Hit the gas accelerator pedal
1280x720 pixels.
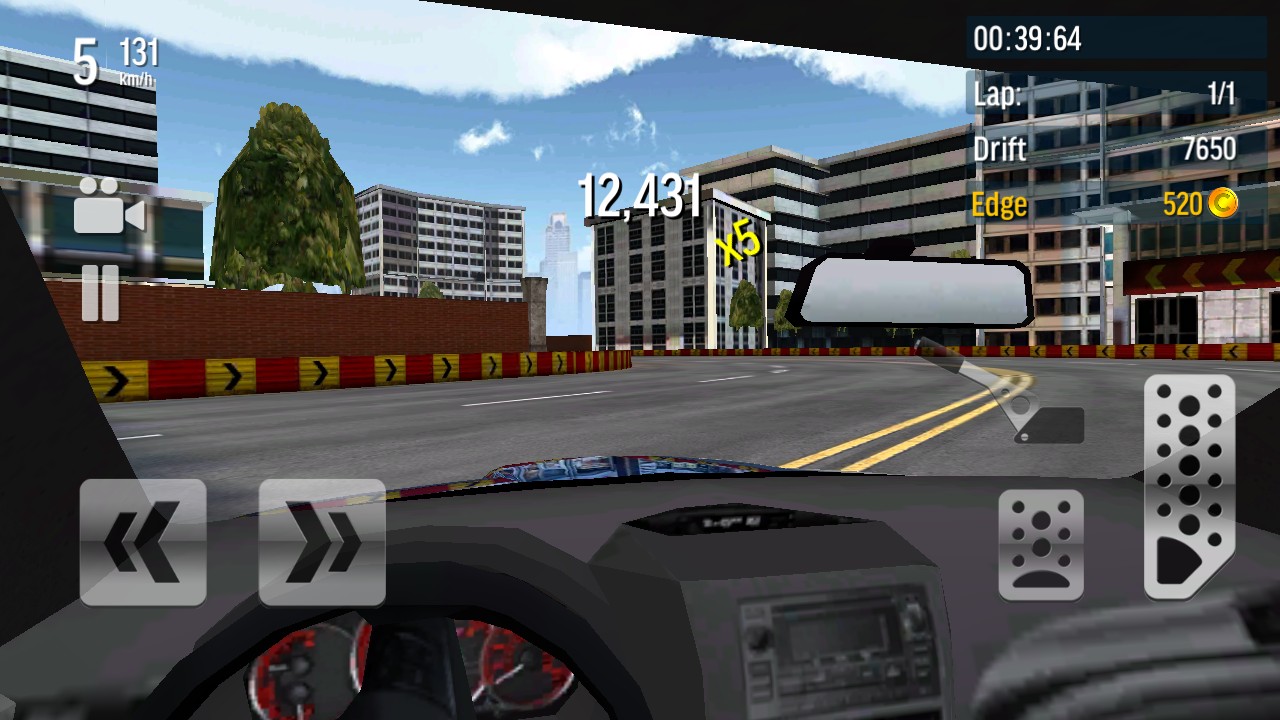(x=1189, y=487)
